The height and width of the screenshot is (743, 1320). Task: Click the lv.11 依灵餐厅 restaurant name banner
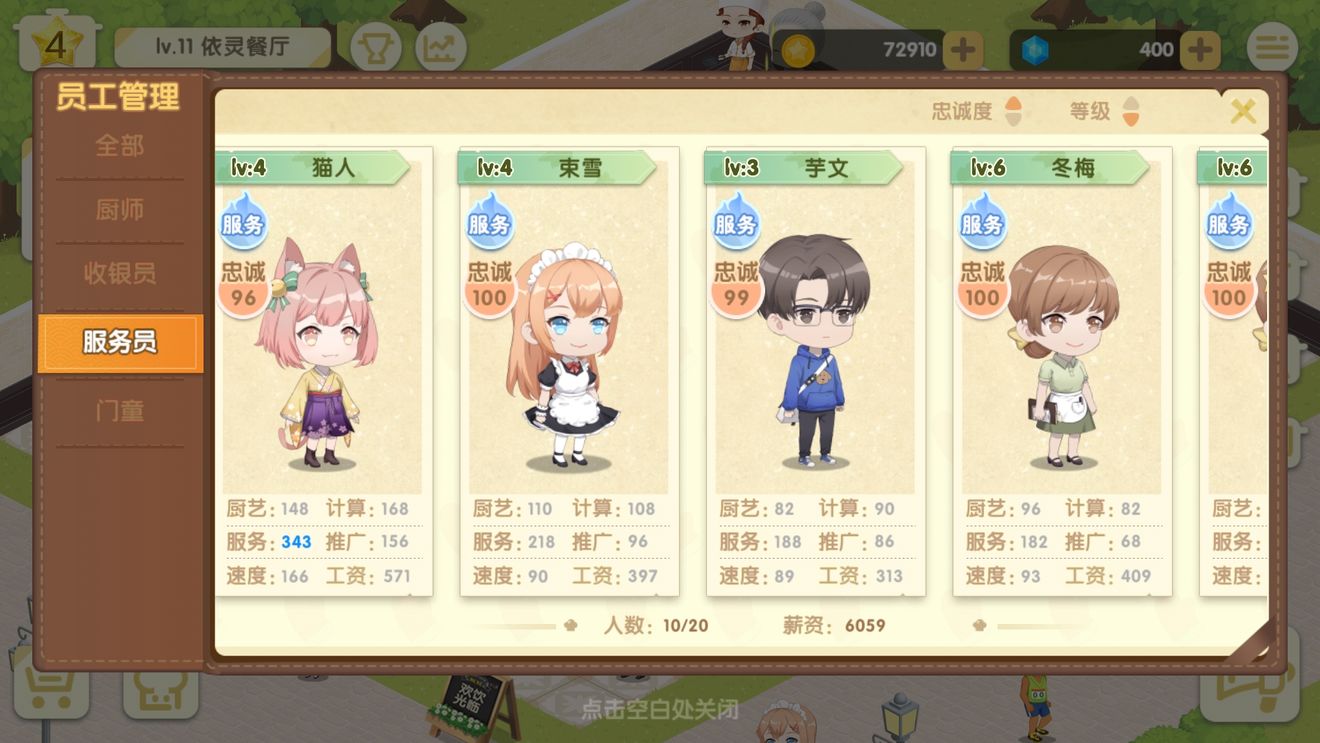(222, 46)
